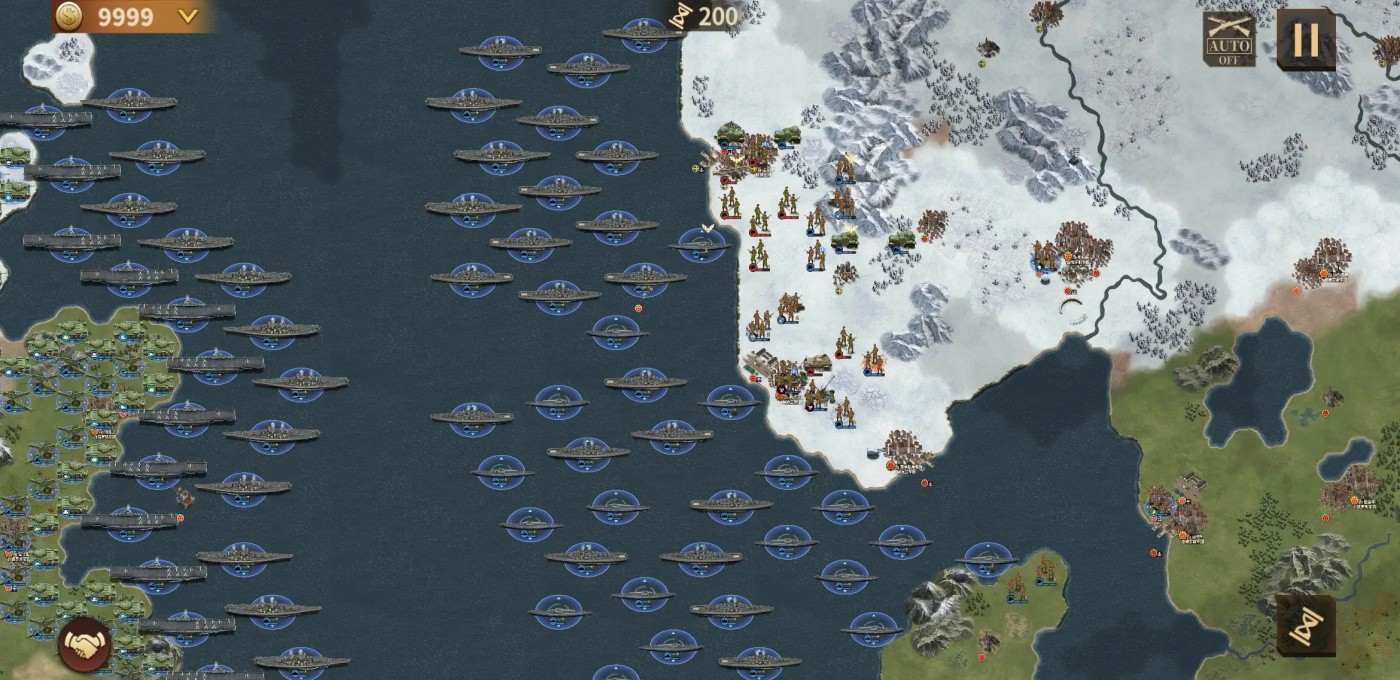
Task: Open the diplomacy handshake menu
Action: point(85,645)
